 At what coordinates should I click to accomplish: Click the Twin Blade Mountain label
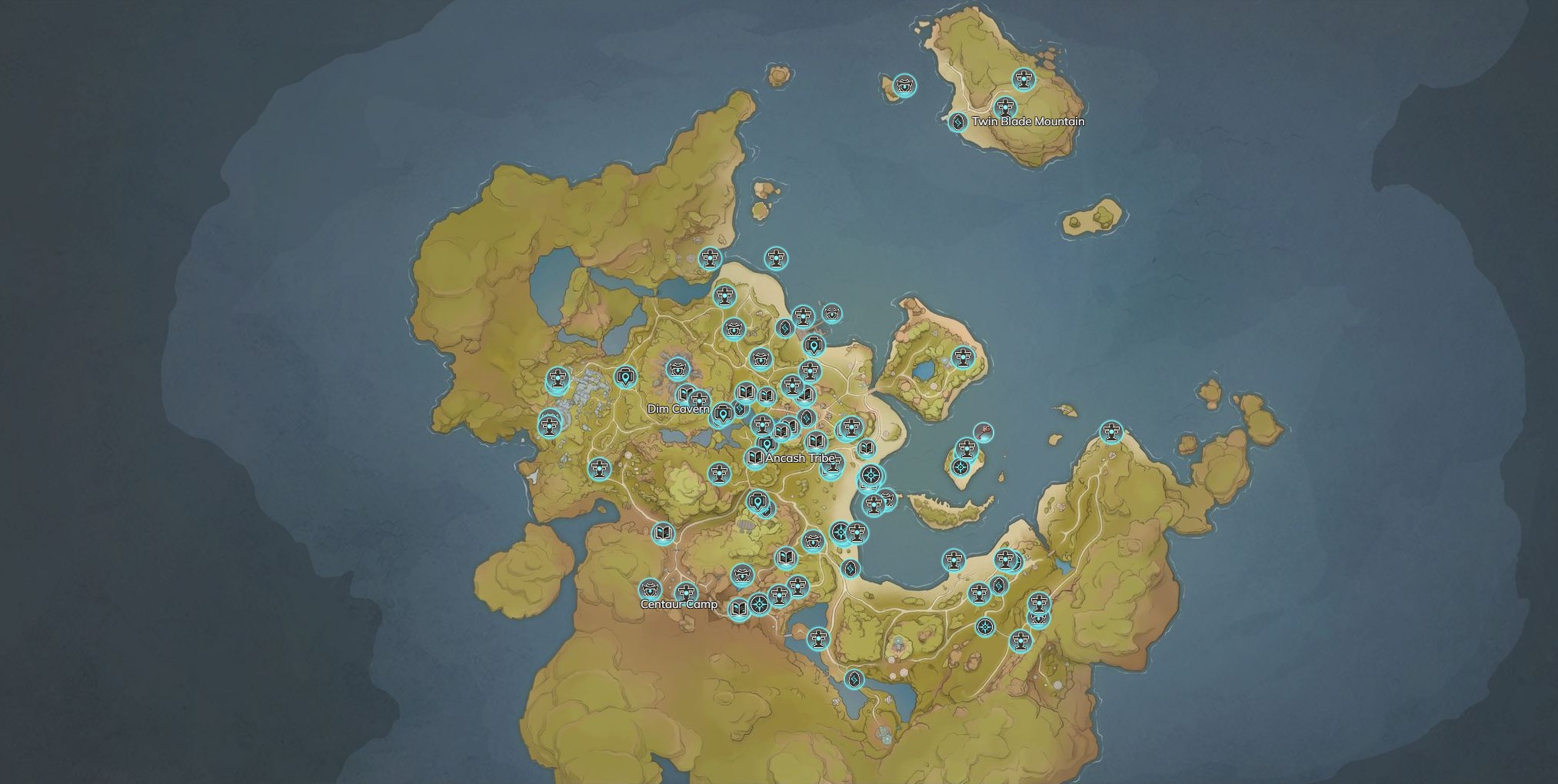[1027, 121]
